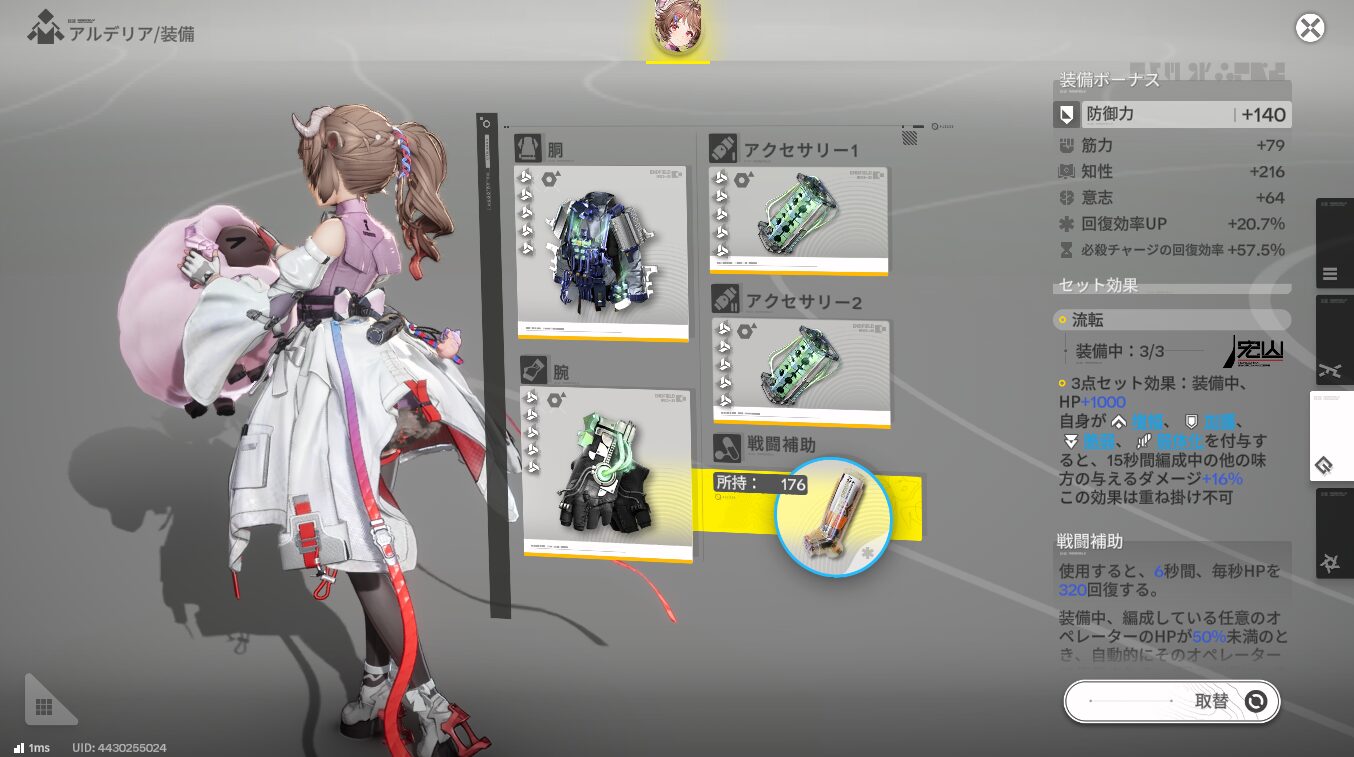The width and height of the screenshot is (1354, 757).
Task: Select the 戦闘補助 healing item slot
Action: [832, 516]
